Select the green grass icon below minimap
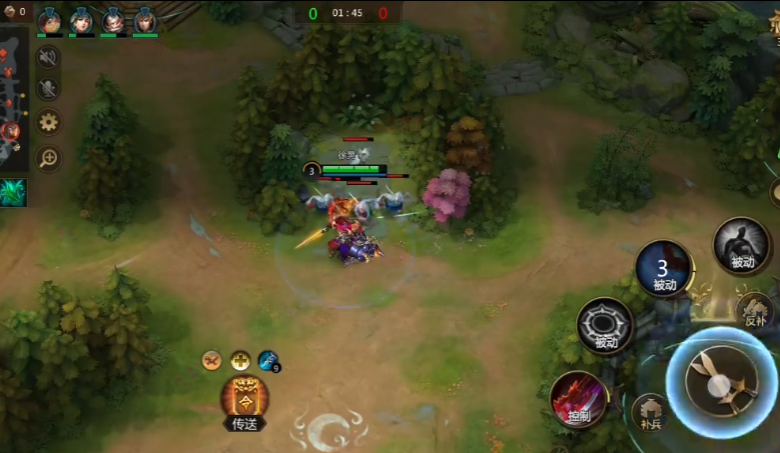The image size is (780, 453). [12, 192]
